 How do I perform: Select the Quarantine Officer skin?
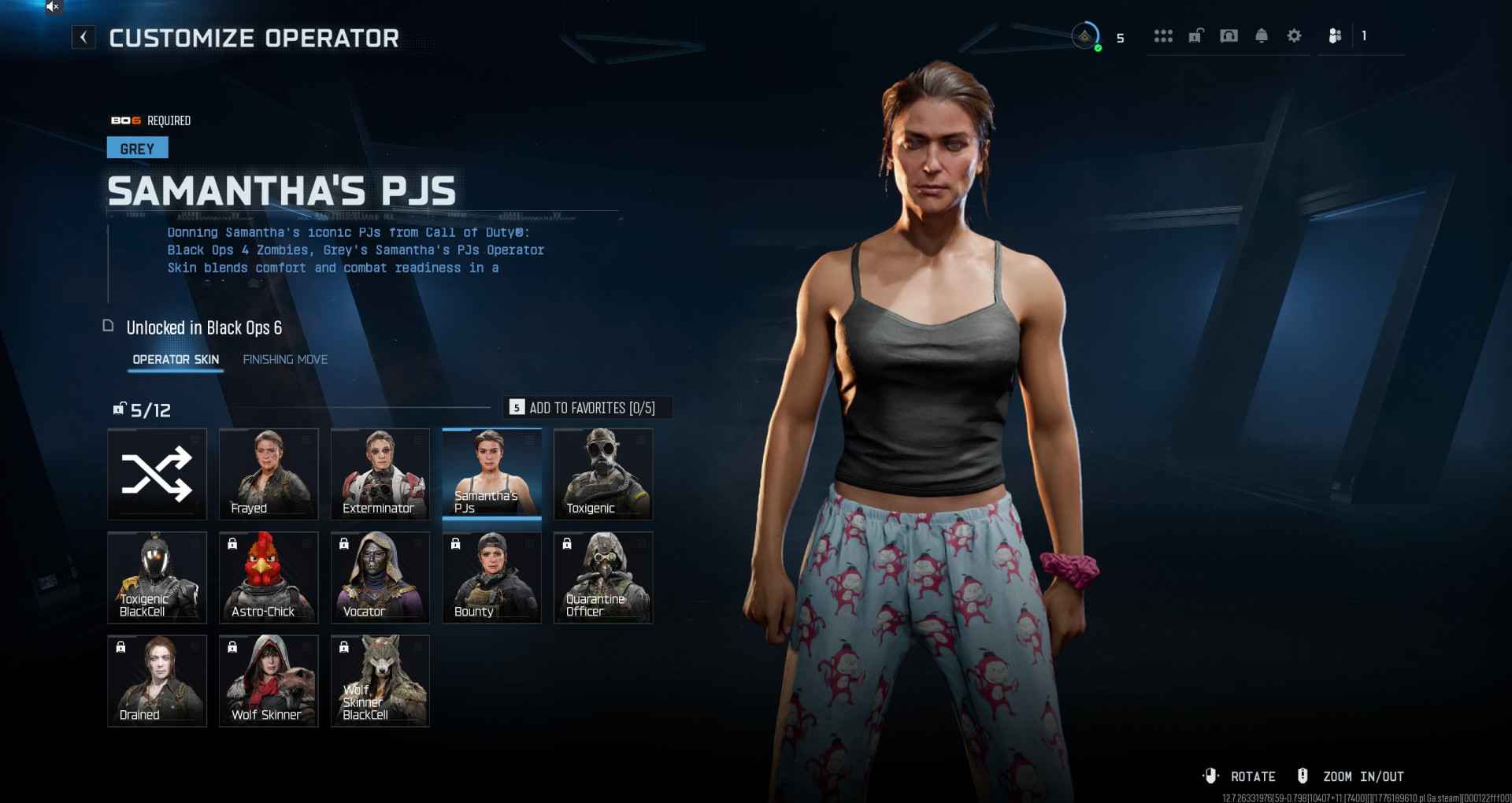point(603,577)
